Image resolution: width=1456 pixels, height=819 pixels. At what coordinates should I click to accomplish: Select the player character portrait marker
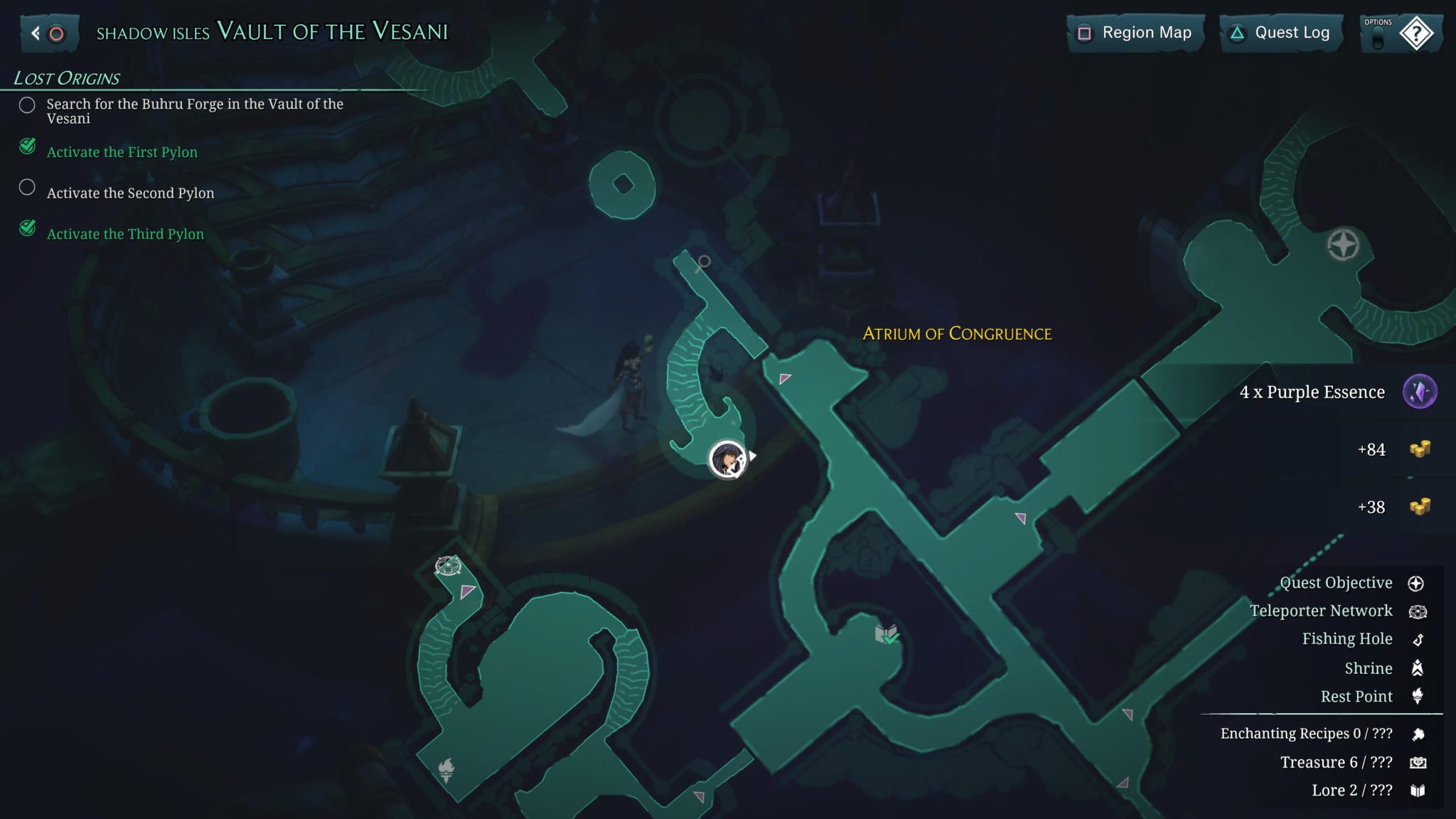point(727,459)
